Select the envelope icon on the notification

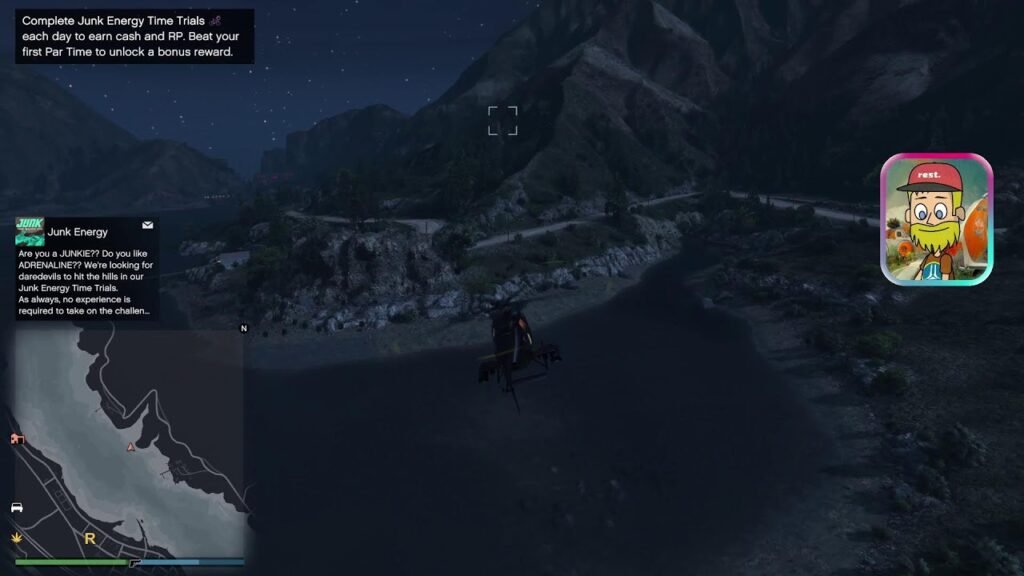click(x=148, y=225)
